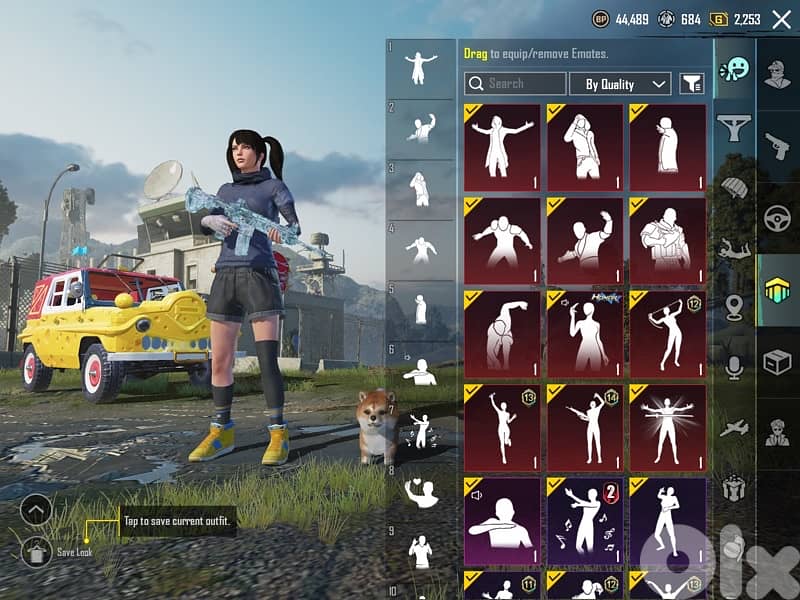Select emote slot 1 with arms-out pose
Image resolution: width=800 pixels, height=600 pixels.
pos(421,67)
